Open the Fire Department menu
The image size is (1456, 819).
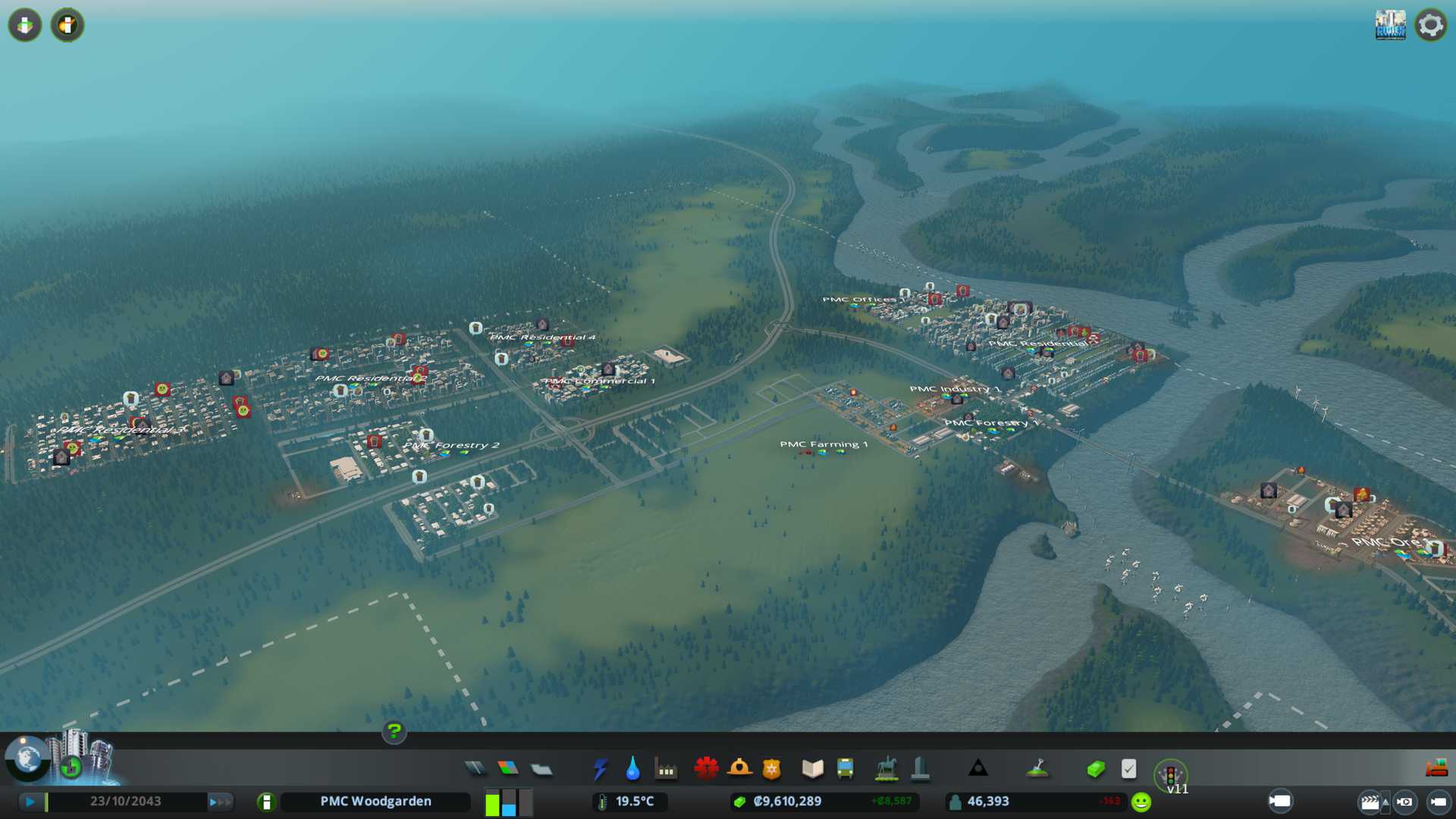pyautogui.click(x=739, y=769)
